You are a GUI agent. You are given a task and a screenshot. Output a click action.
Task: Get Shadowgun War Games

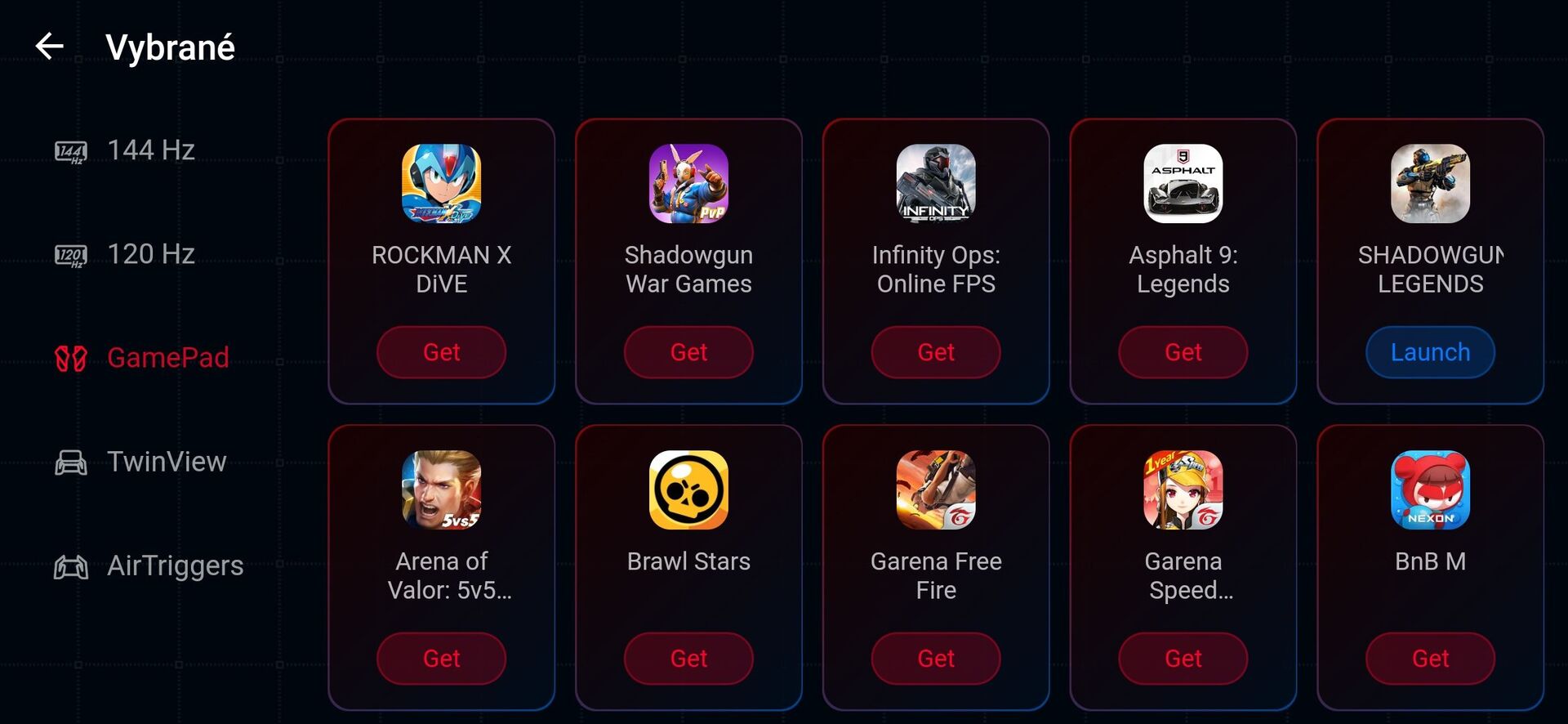[x=688, y=352]
